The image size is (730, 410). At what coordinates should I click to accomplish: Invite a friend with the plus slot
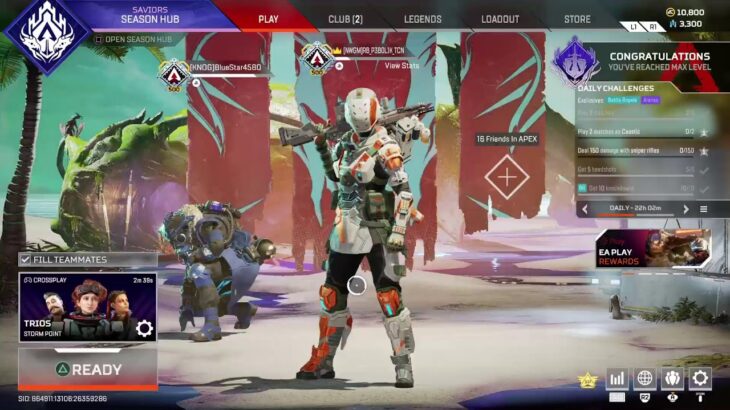[x=507, y=176]
